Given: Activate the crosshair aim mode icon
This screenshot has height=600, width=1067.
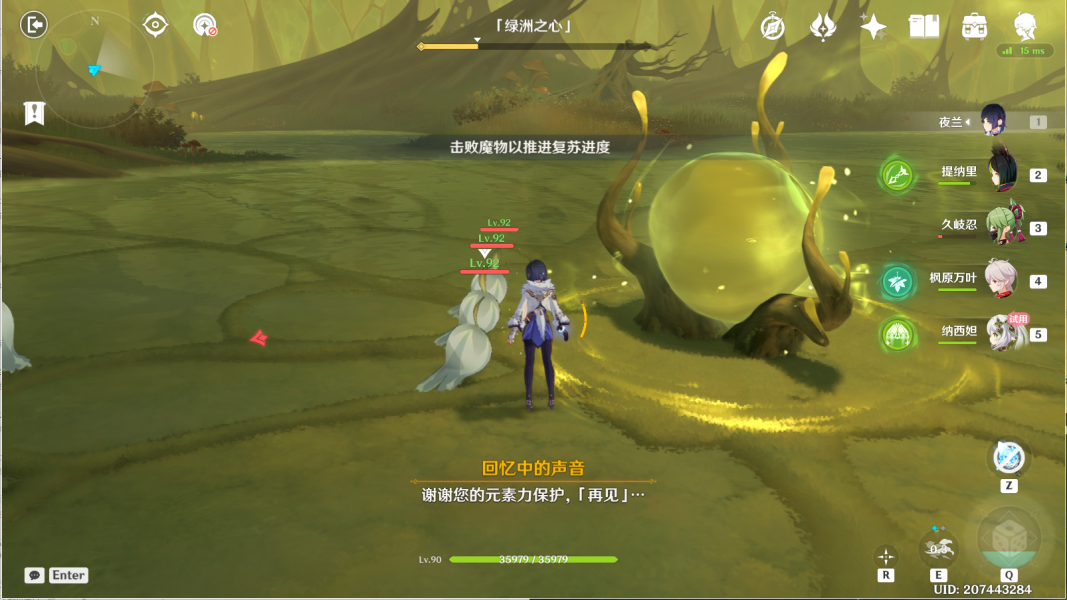Looking at the screenshot, I should pyautogui.click(x=886, y=556).
